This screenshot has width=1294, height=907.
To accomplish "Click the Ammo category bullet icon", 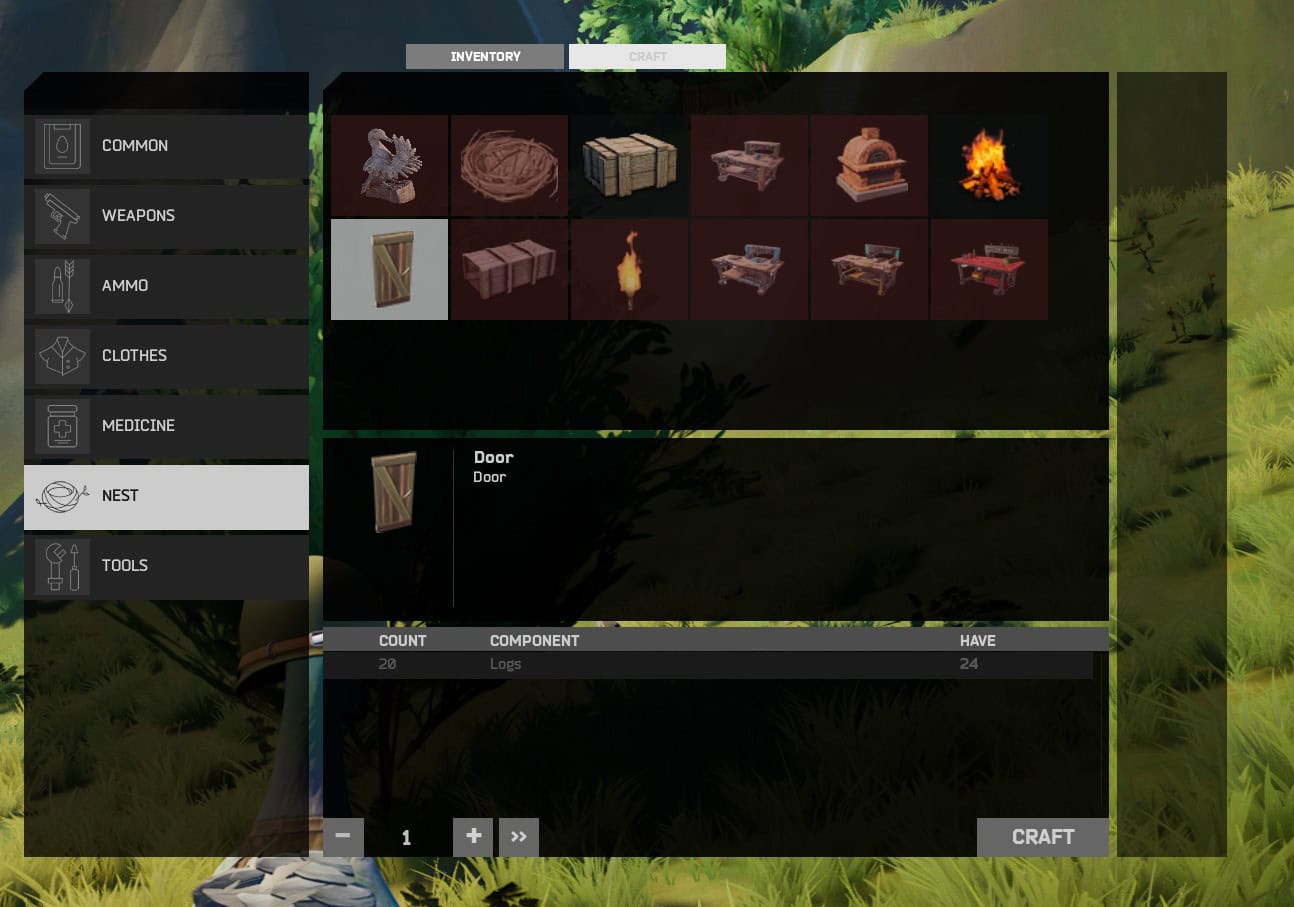I will pos(62,285).
